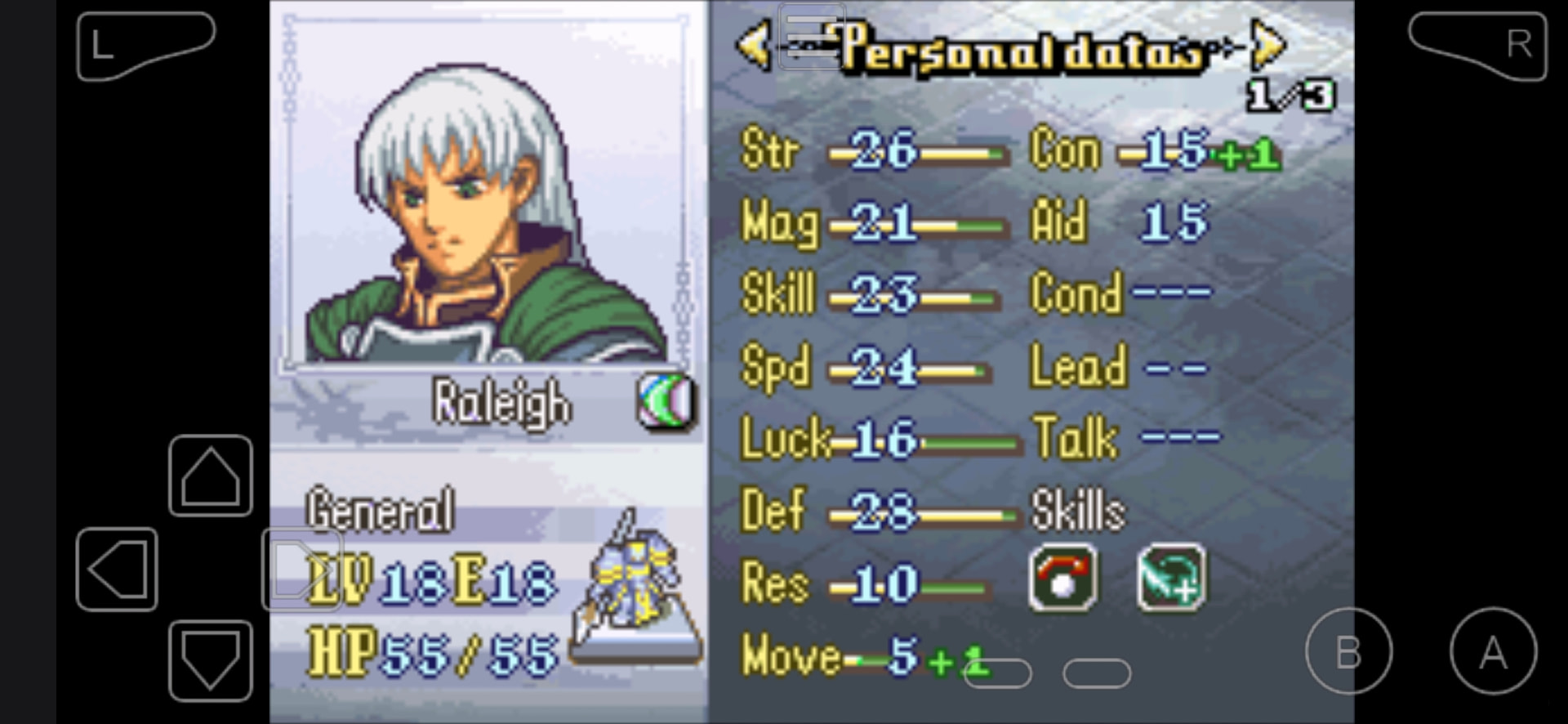
Task: Select the red arc and white orb skill icon
Action: 1062,579
